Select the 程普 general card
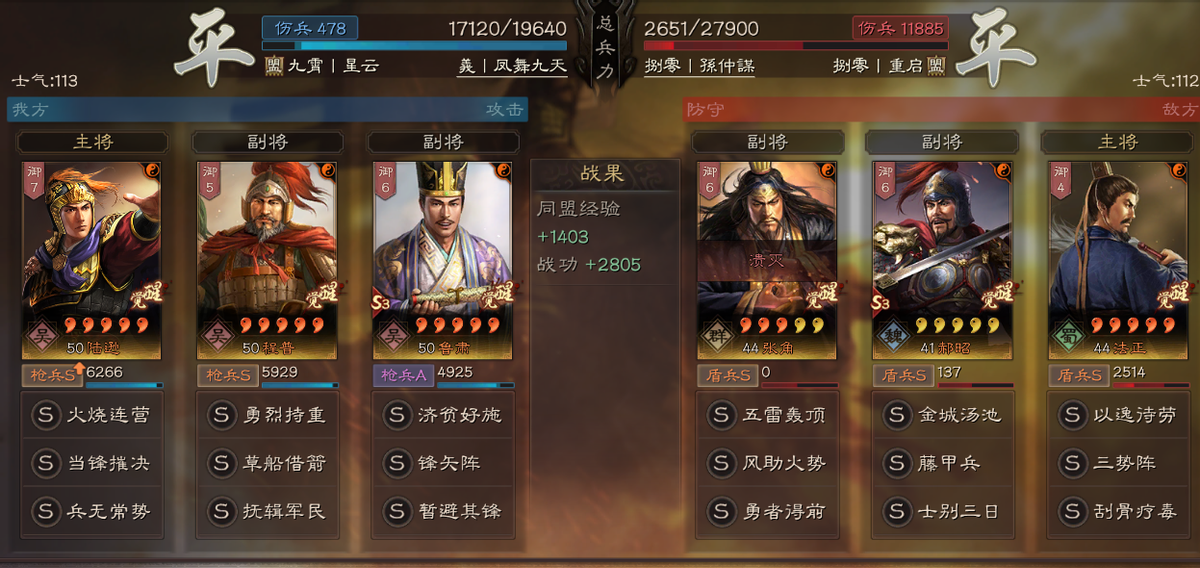This screenshot has height=568, width=1200. pos(266,255)
